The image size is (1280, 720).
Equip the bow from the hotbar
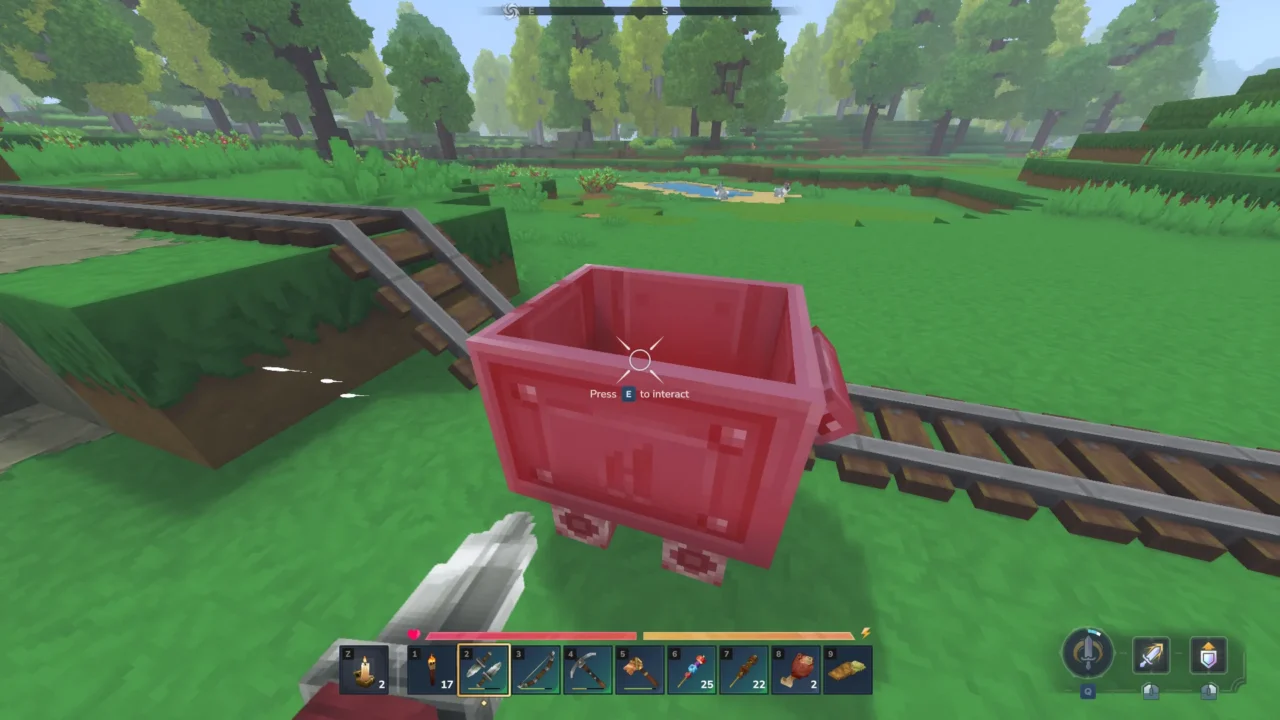pyautogui.click(x=536, y=669)
